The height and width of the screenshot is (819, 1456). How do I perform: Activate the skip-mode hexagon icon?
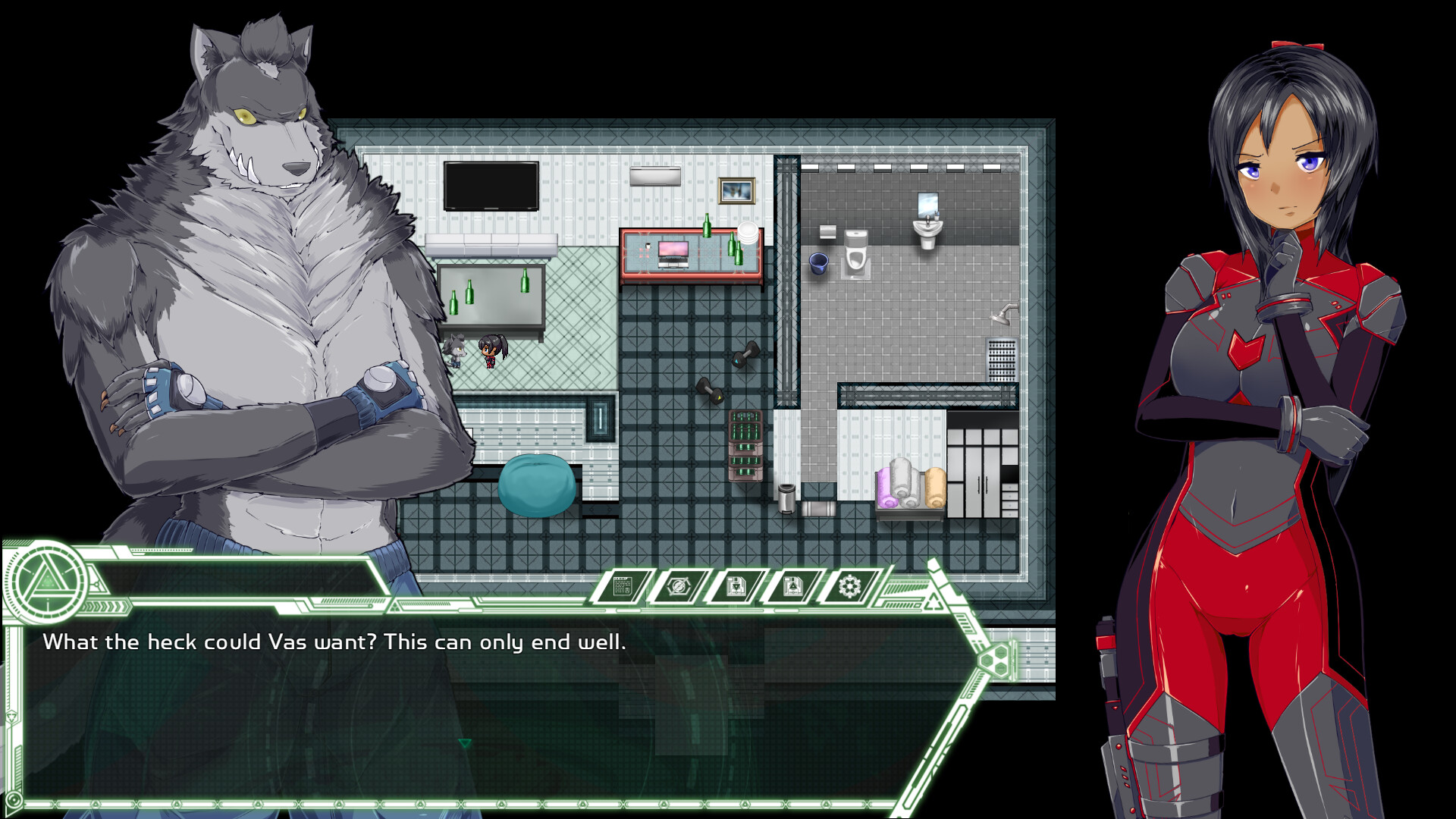click(x=679, y=585)
